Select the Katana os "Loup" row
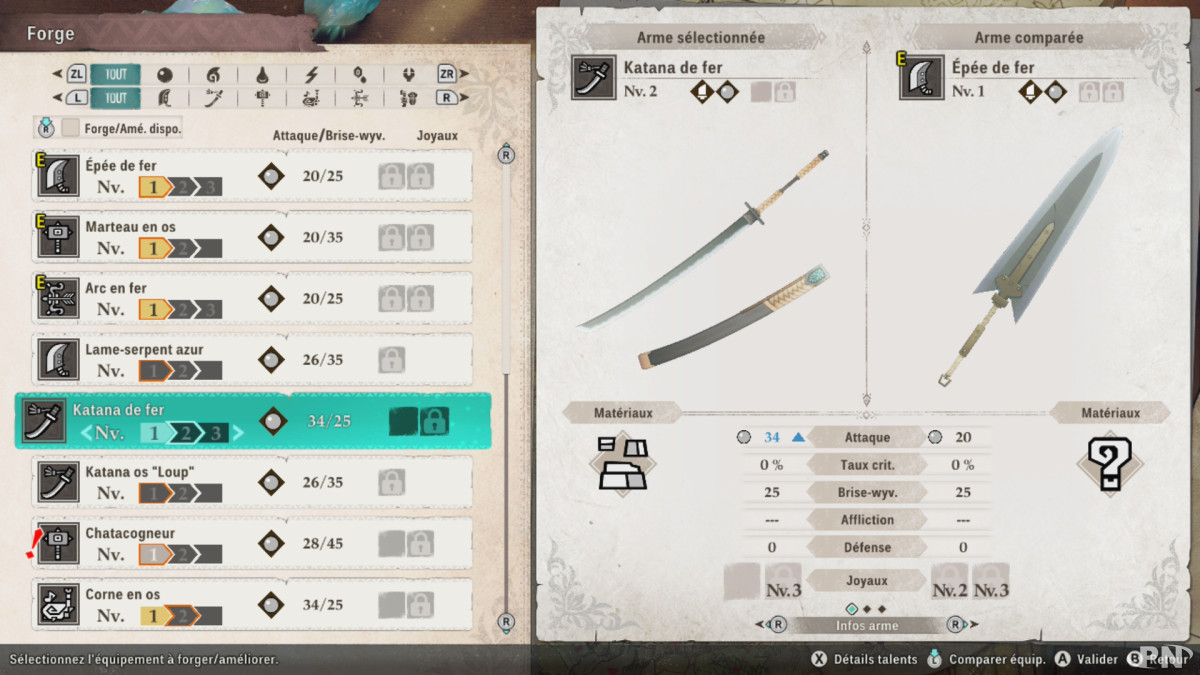 pyautogui.click(x=252, y=482)
